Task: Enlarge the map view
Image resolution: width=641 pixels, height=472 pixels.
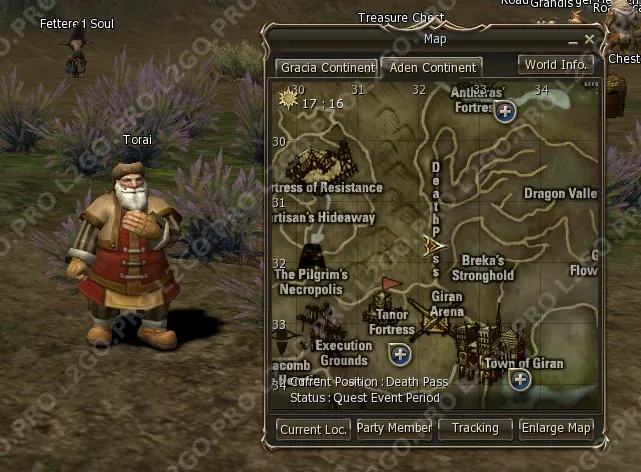Action: point(556,428)
